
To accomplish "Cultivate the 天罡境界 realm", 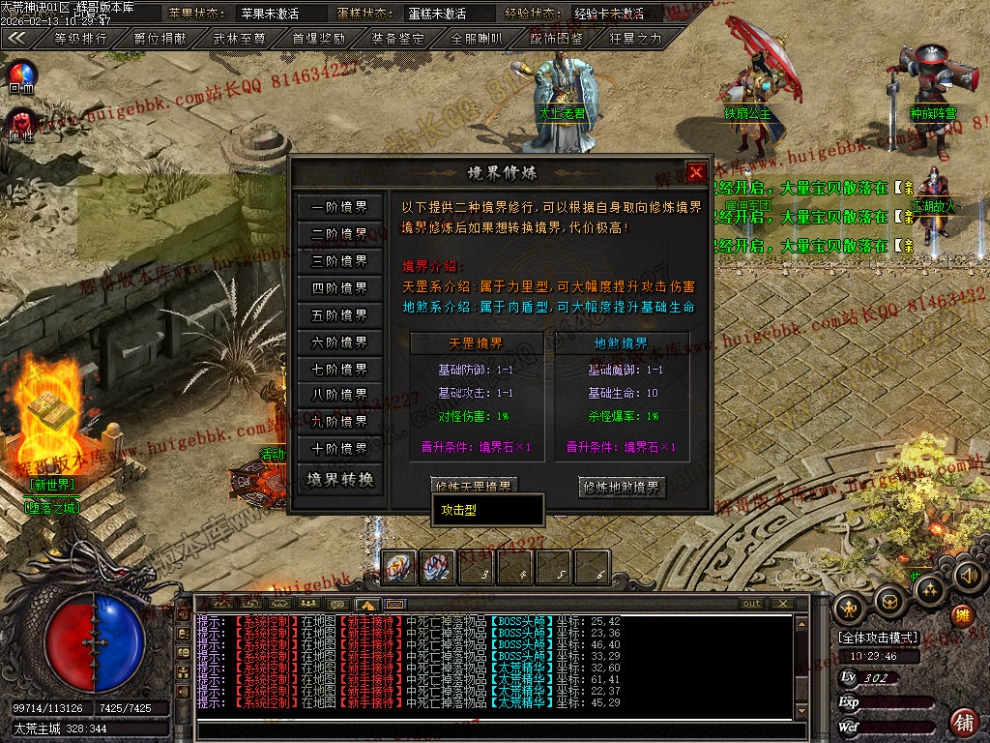I will click(474, 487).
